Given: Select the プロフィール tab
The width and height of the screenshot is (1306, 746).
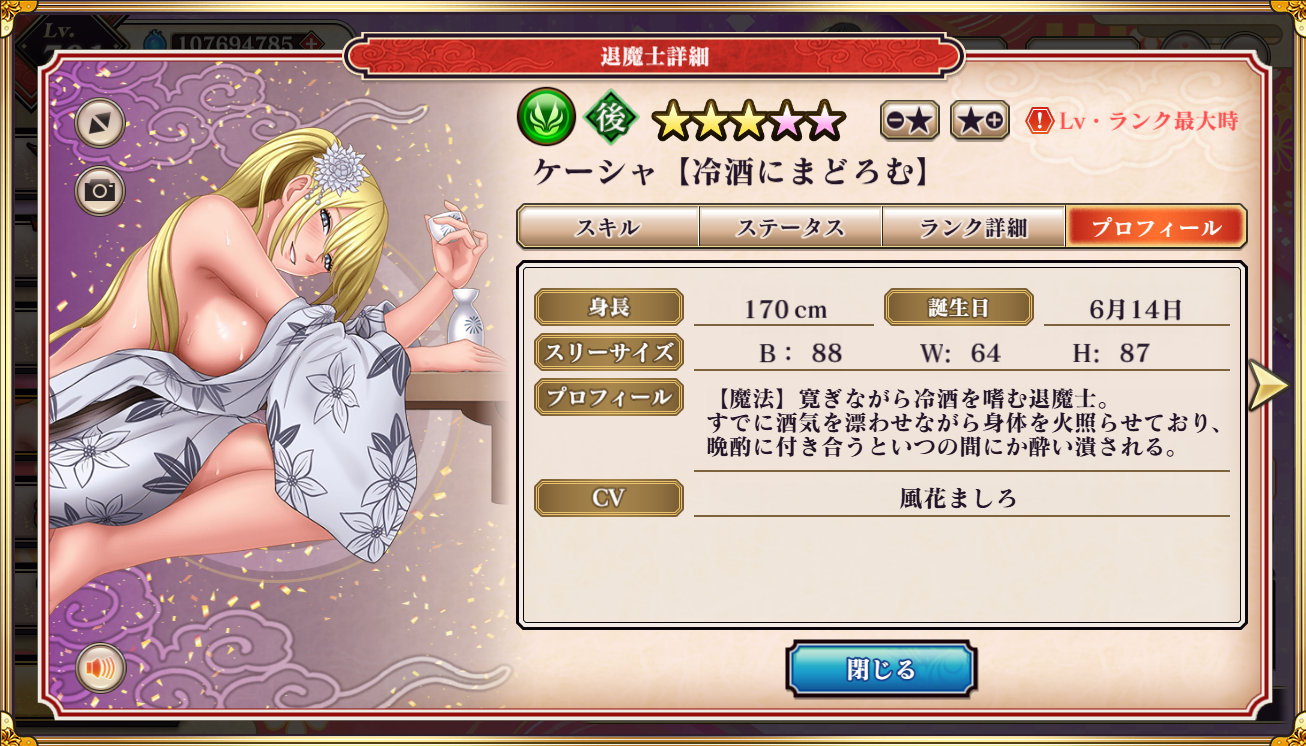Looking at the screenshot, I should point(1155,227).
